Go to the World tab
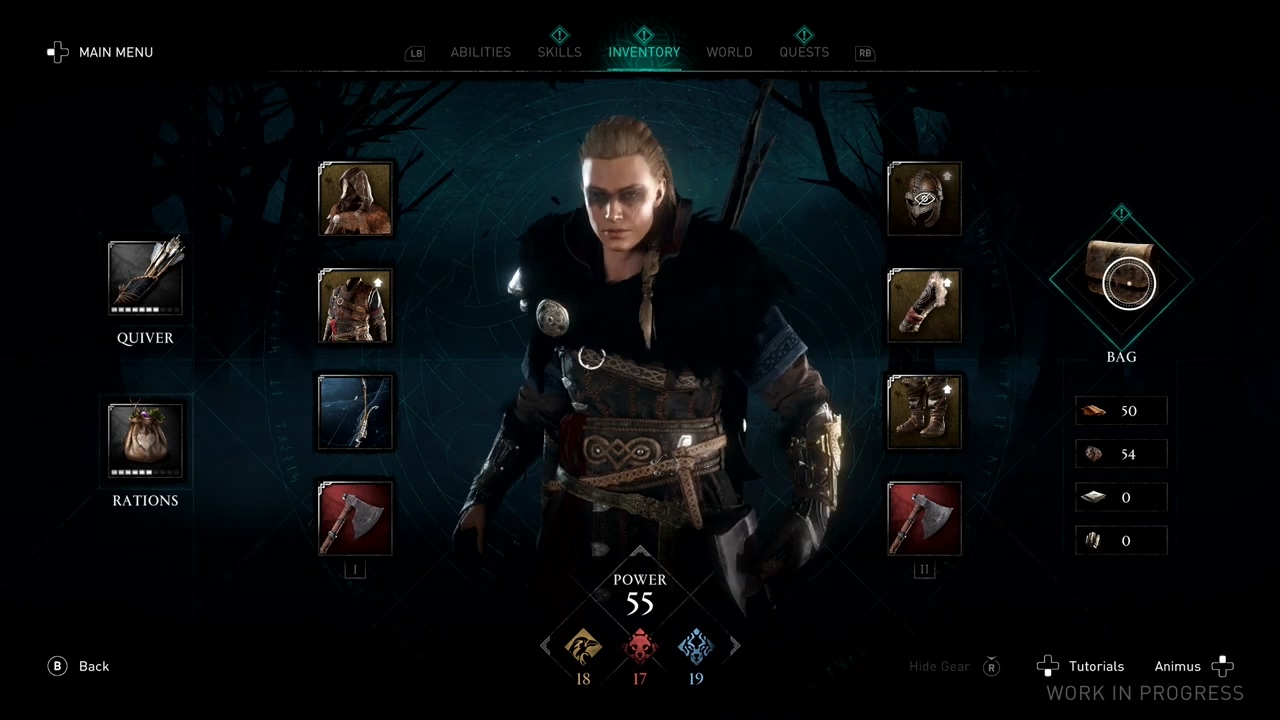Image resolution: width=1280 pixels, height=720 pixels. click(x=729, y=52)
